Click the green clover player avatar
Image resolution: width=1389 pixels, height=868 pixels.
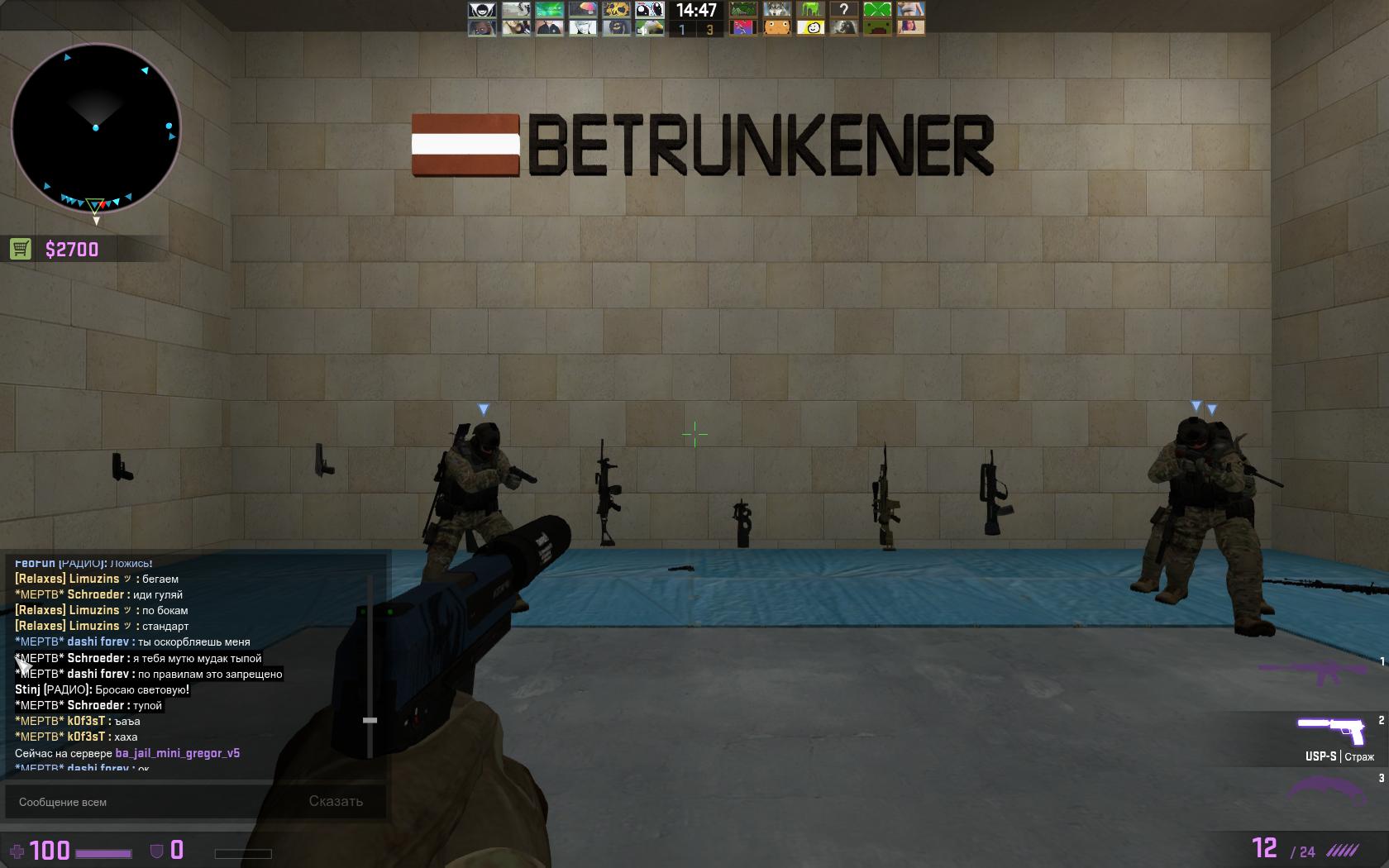(876, 10)
